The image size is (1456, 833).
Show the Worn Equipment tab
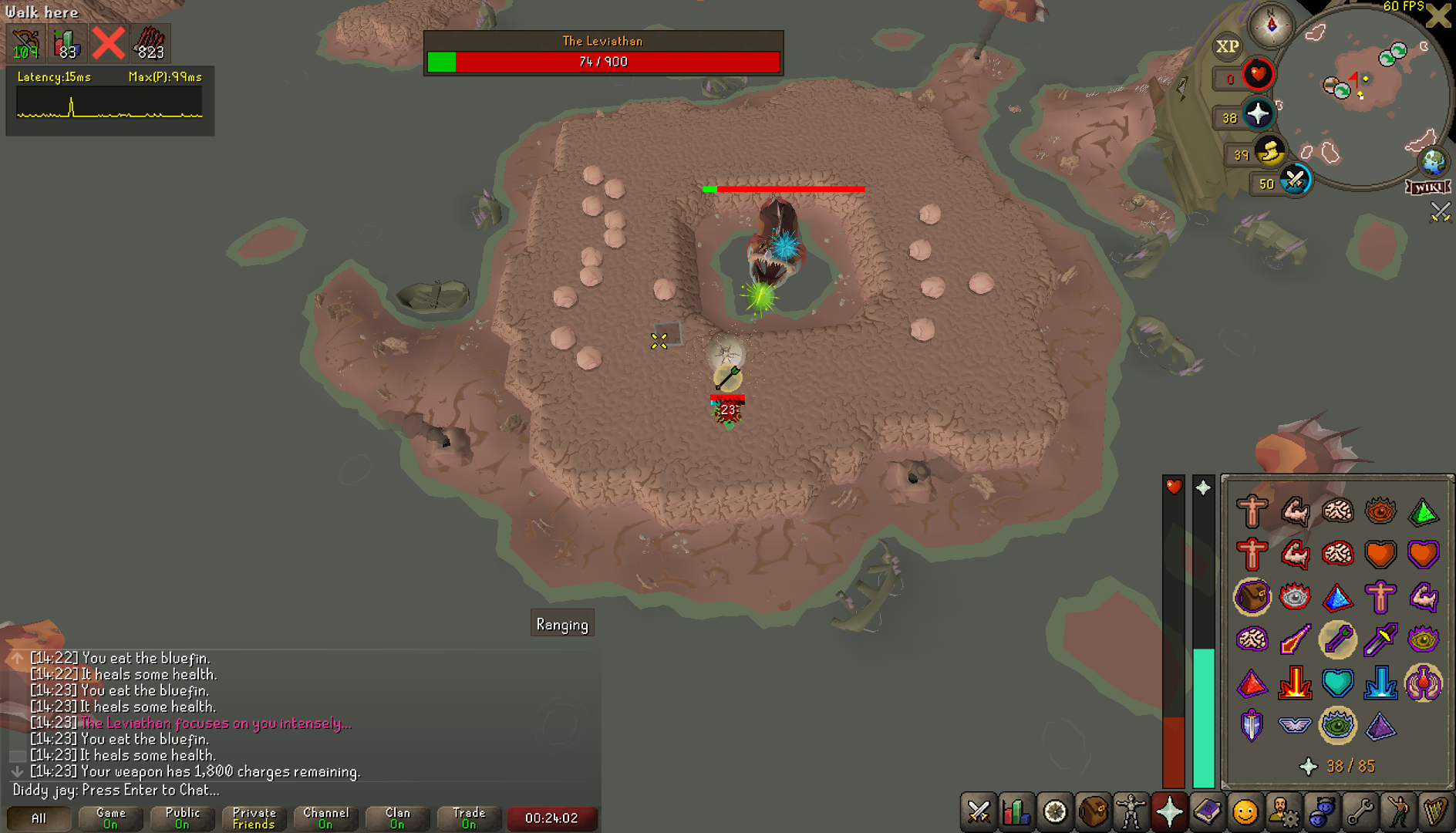(x=1131, y=812)
